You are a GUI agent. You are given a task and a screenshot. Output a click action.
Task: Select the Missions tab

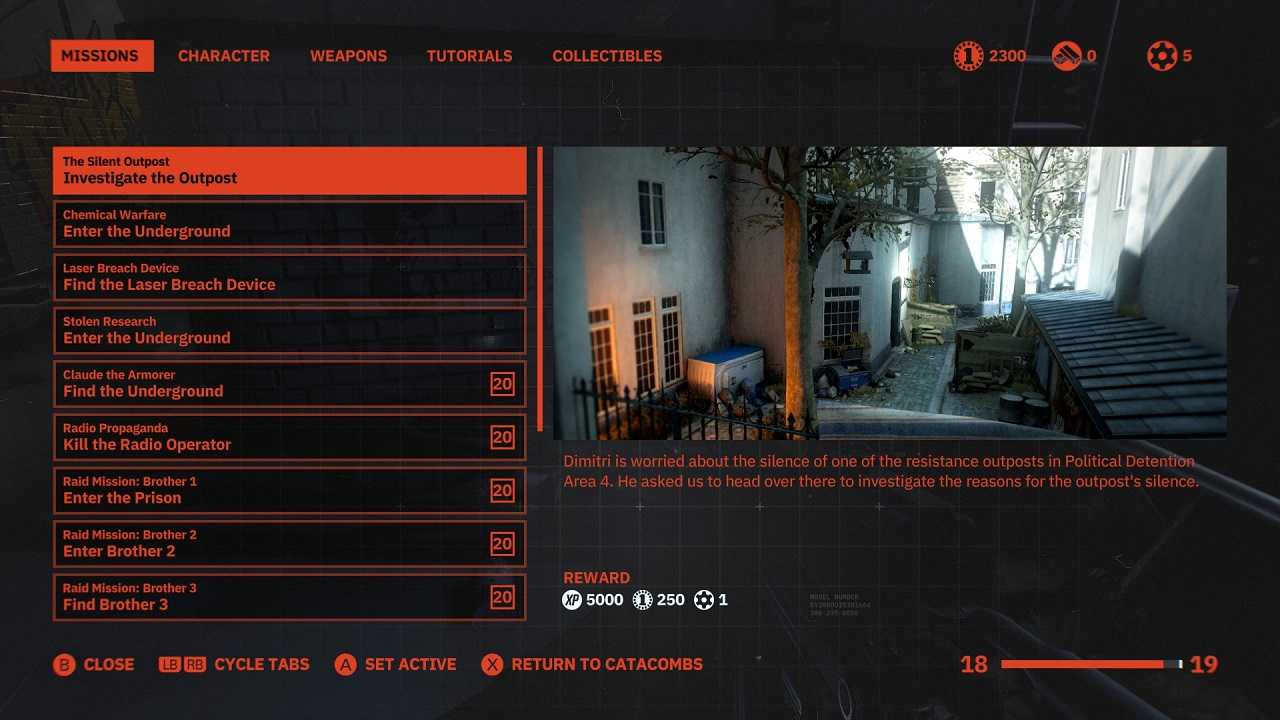[102, 56]
